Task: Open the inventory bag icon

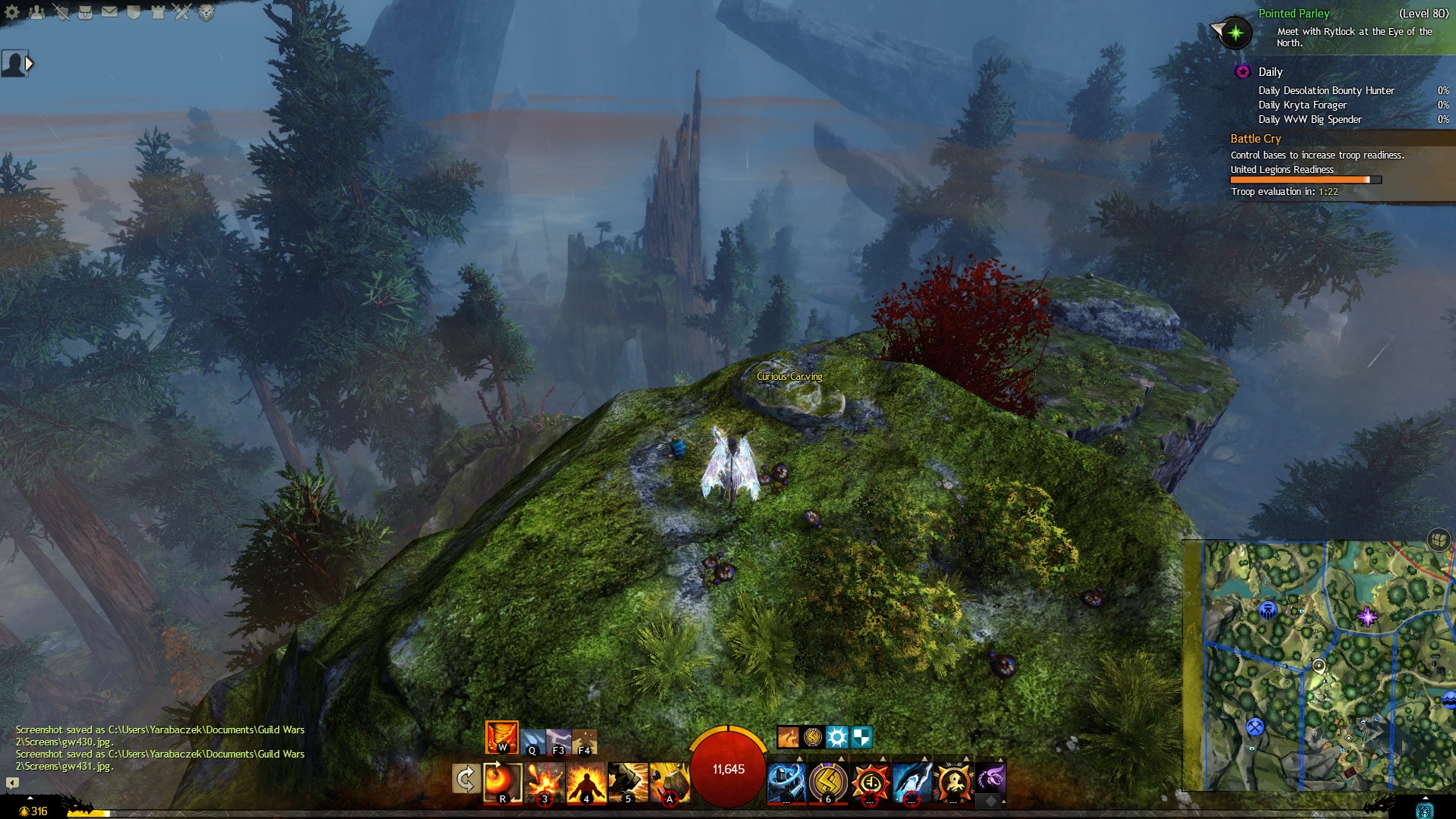Action: coord(85,12)
